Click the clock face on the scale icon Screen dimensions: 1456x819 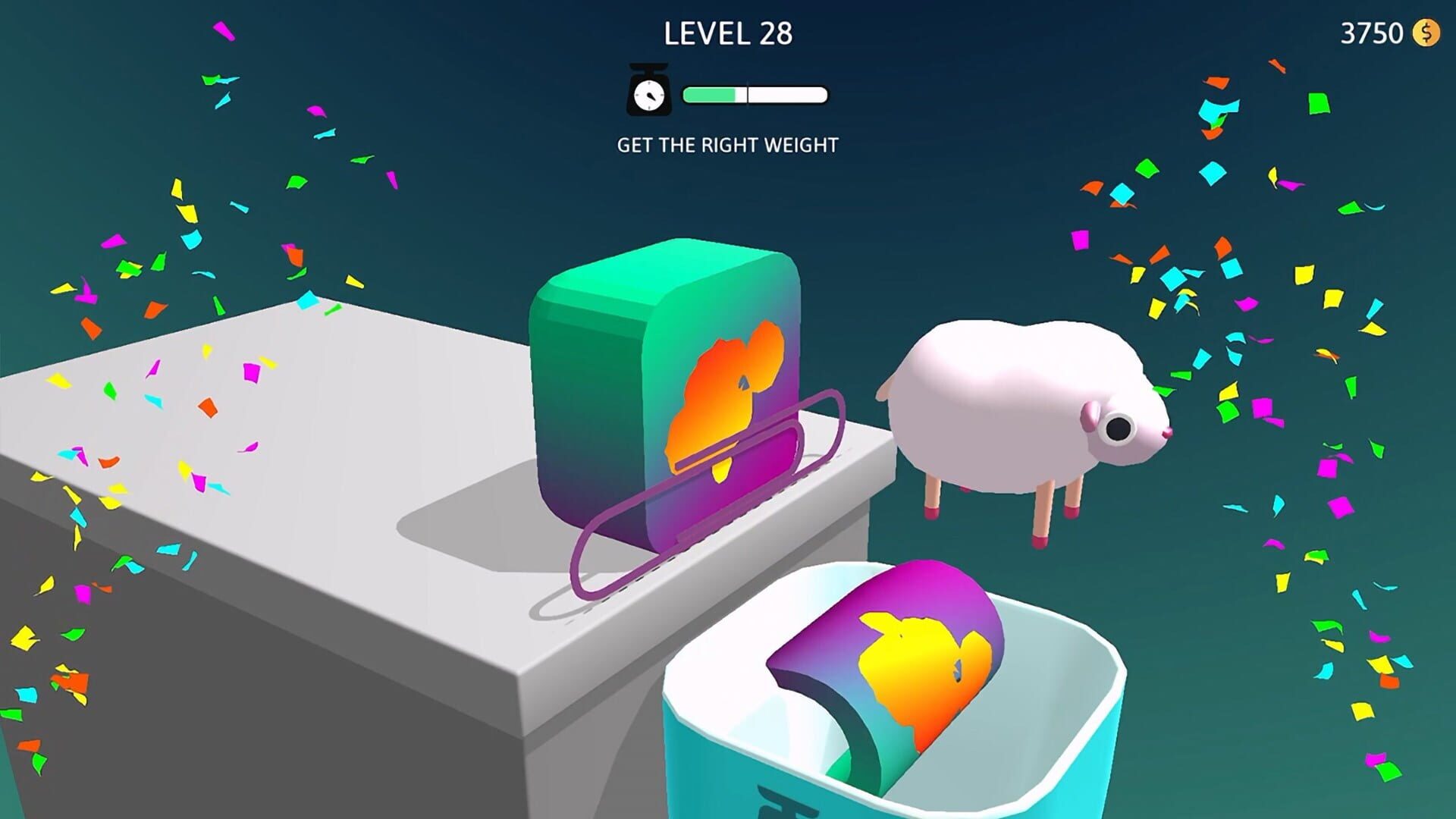[x=648, y=96]
